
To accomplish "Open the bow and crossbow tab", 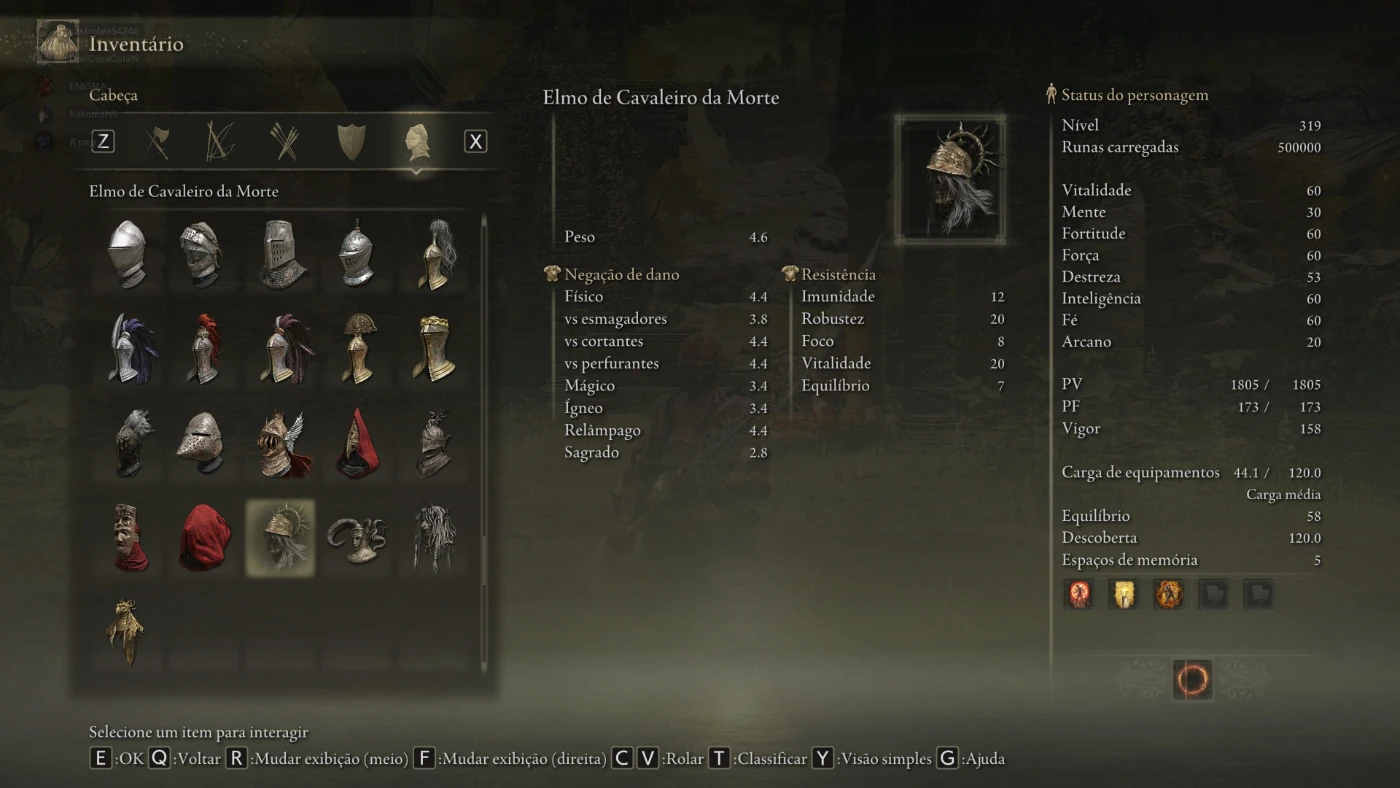I will click(x=220, y=142).
